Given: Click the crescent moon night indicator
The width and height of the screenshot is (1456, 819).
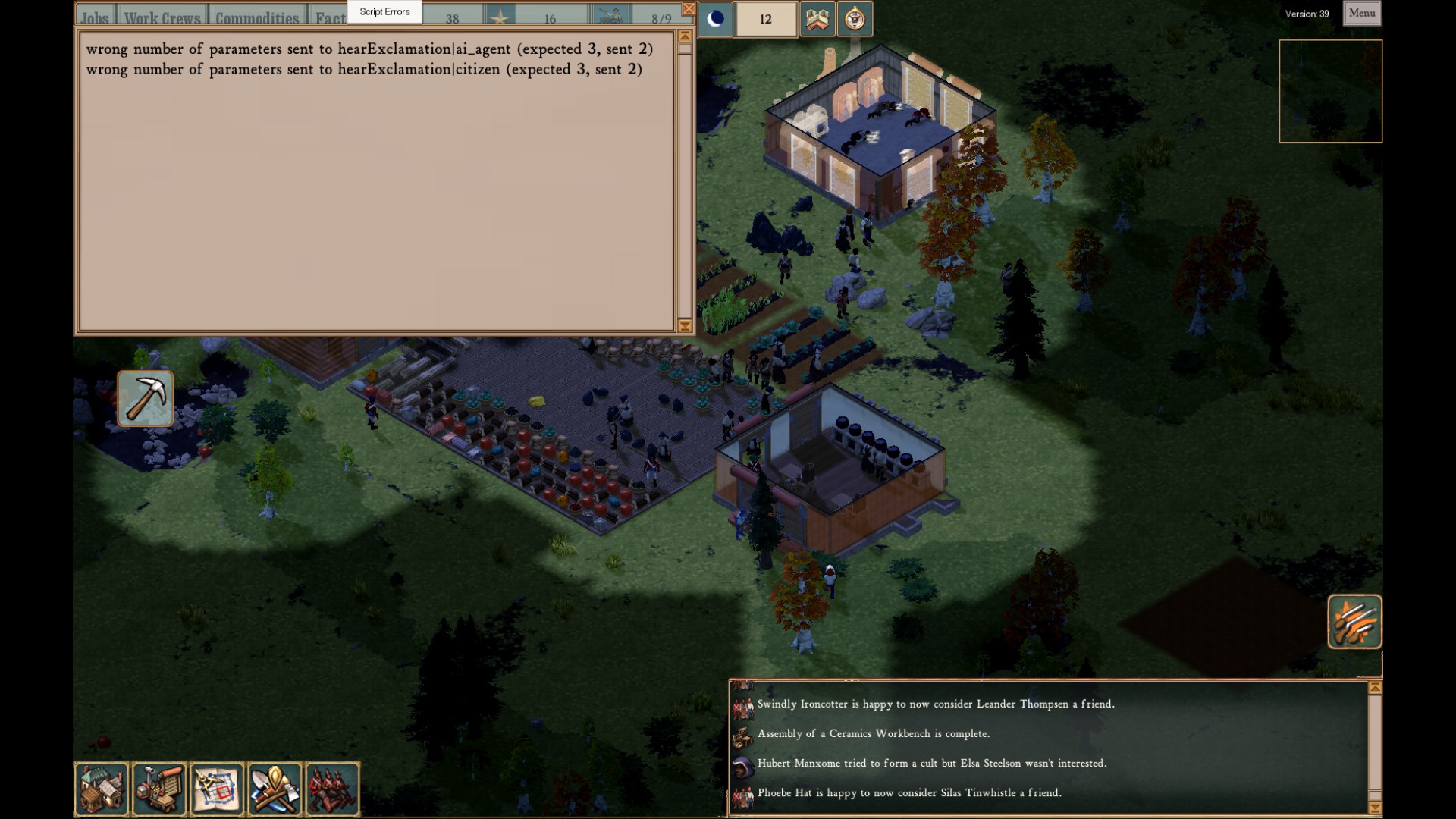Looking at the screenshot, I should [x=715, y=19].
